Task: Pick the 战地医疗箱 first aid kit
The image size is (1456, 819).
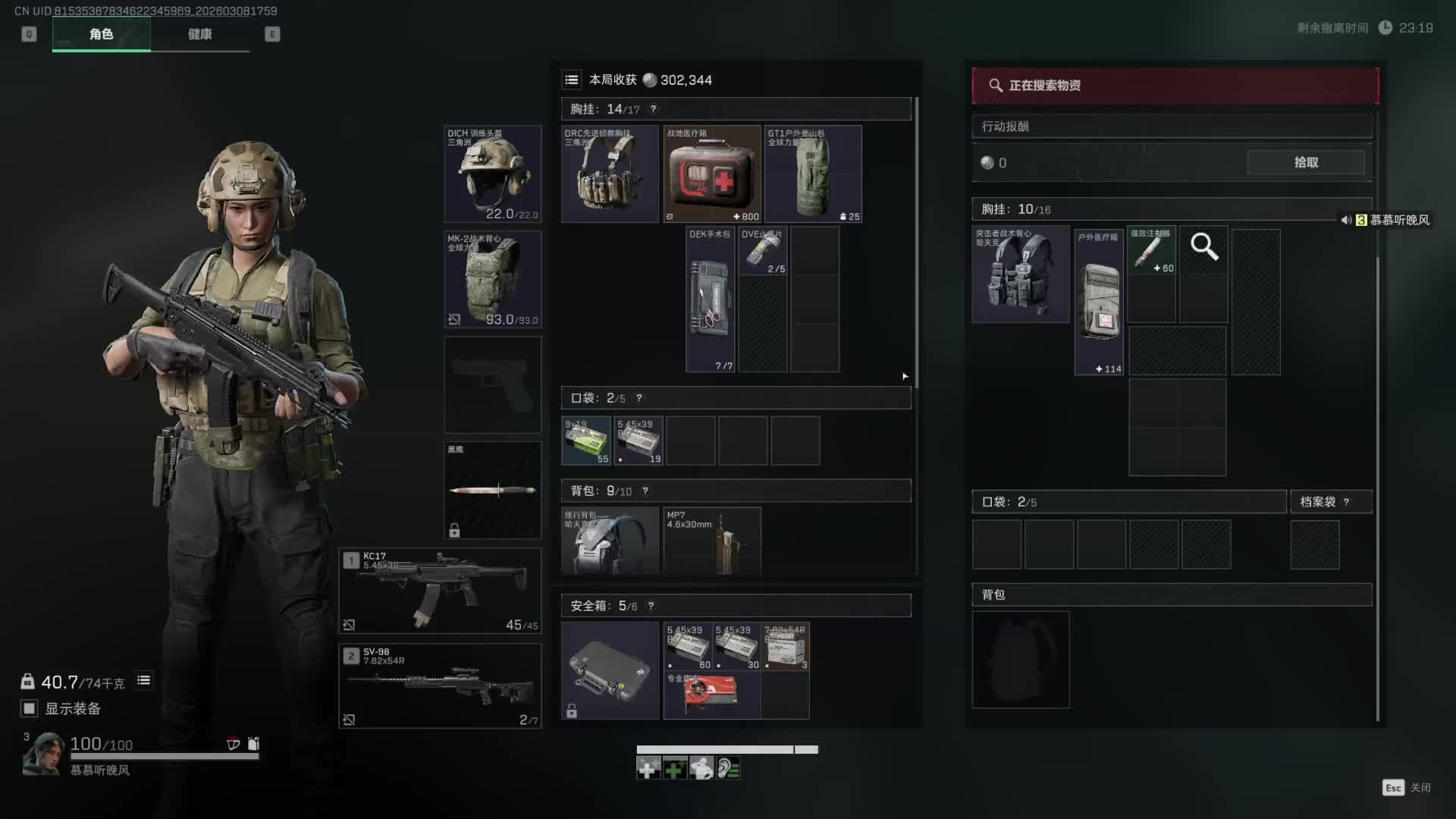Action: (711, 174)
